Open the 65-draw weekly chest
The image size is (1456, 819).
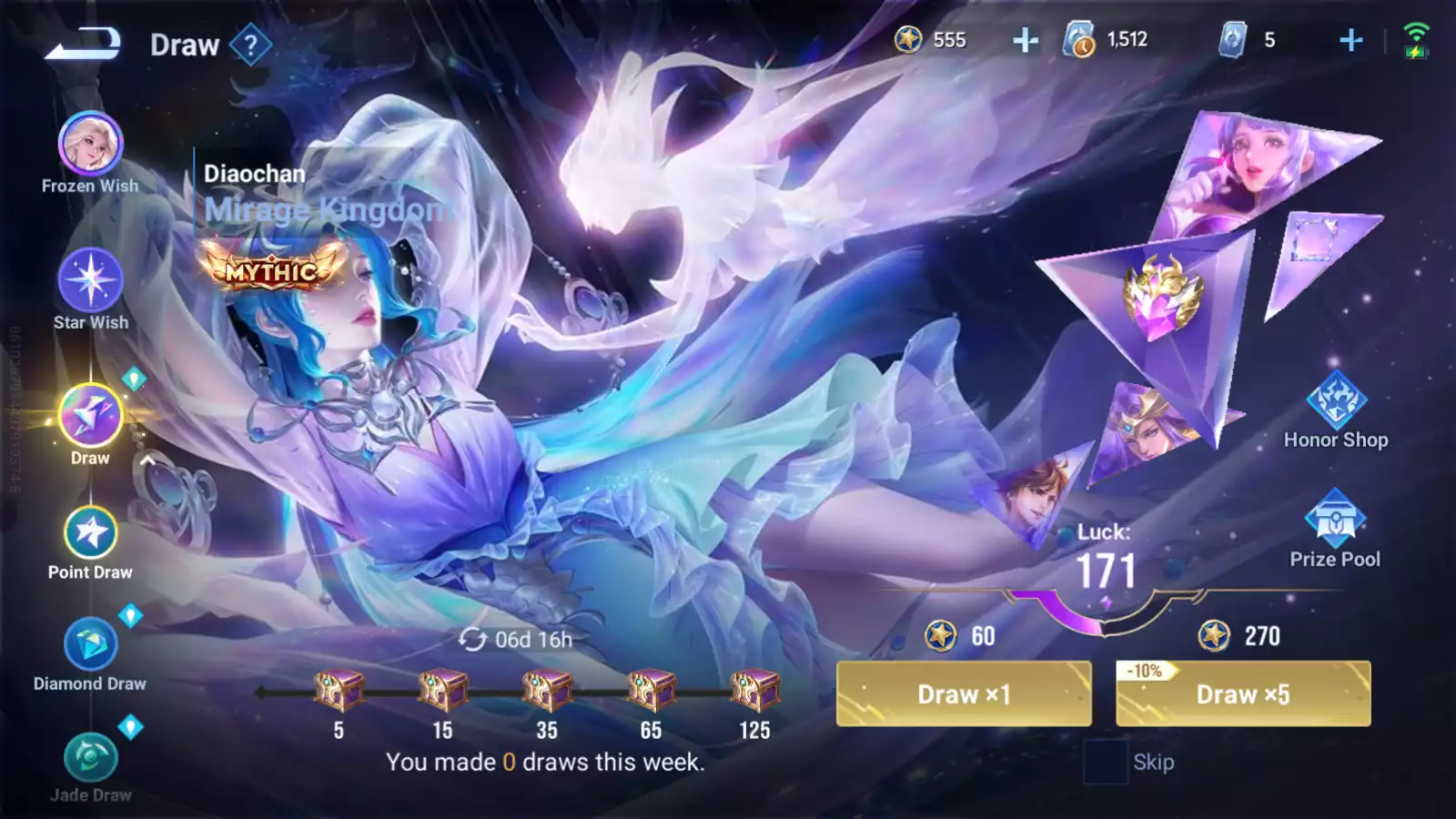[x=651, y=691]
